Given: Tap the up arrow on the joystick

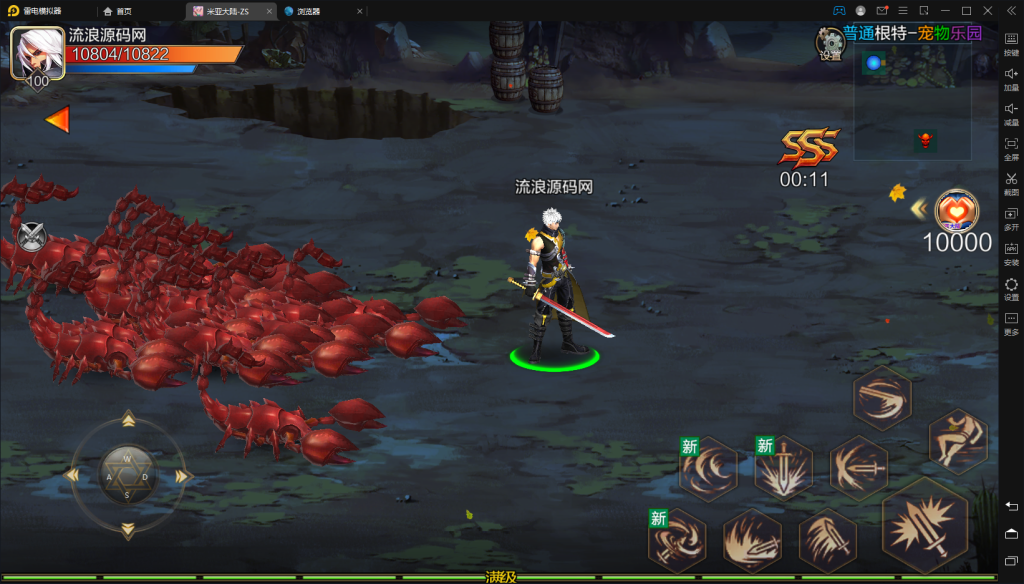Looking at the screenshot, I should click(x=128, y=419).
